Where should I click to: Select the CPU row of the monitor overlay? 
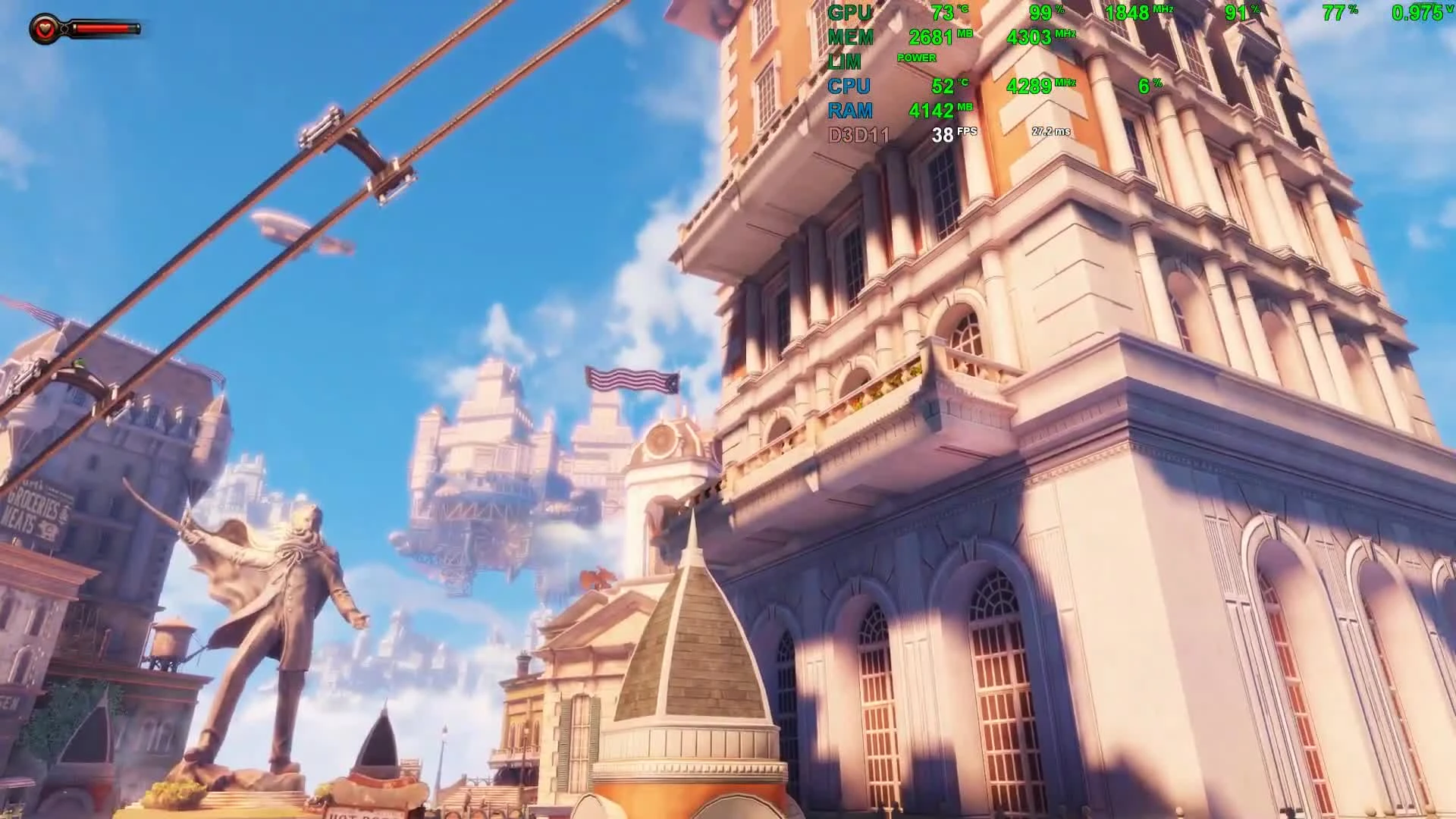point(849,87)
